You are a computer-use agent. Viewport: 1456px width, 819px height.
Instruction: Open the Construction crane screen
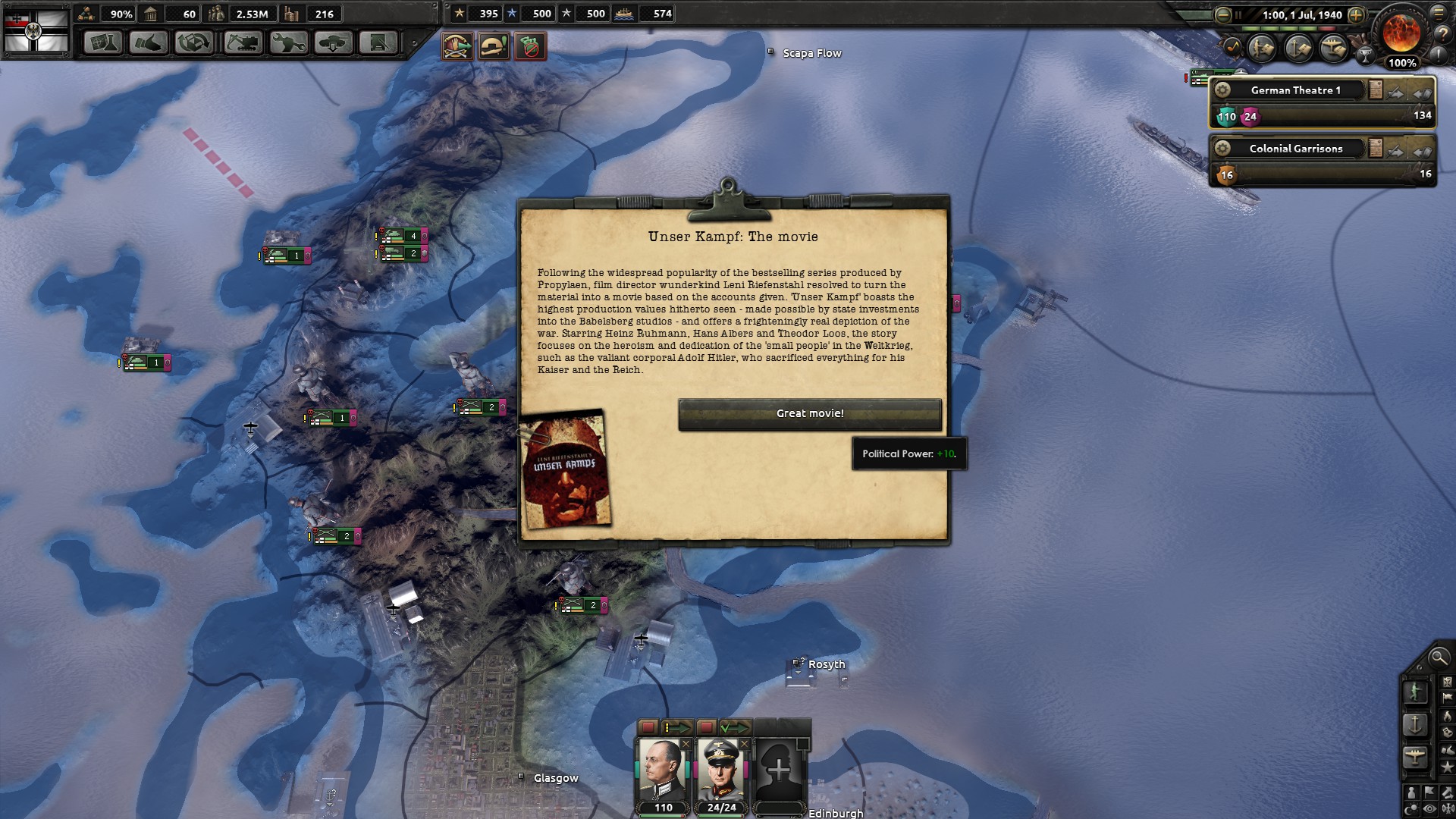click(x=243, y=43)
